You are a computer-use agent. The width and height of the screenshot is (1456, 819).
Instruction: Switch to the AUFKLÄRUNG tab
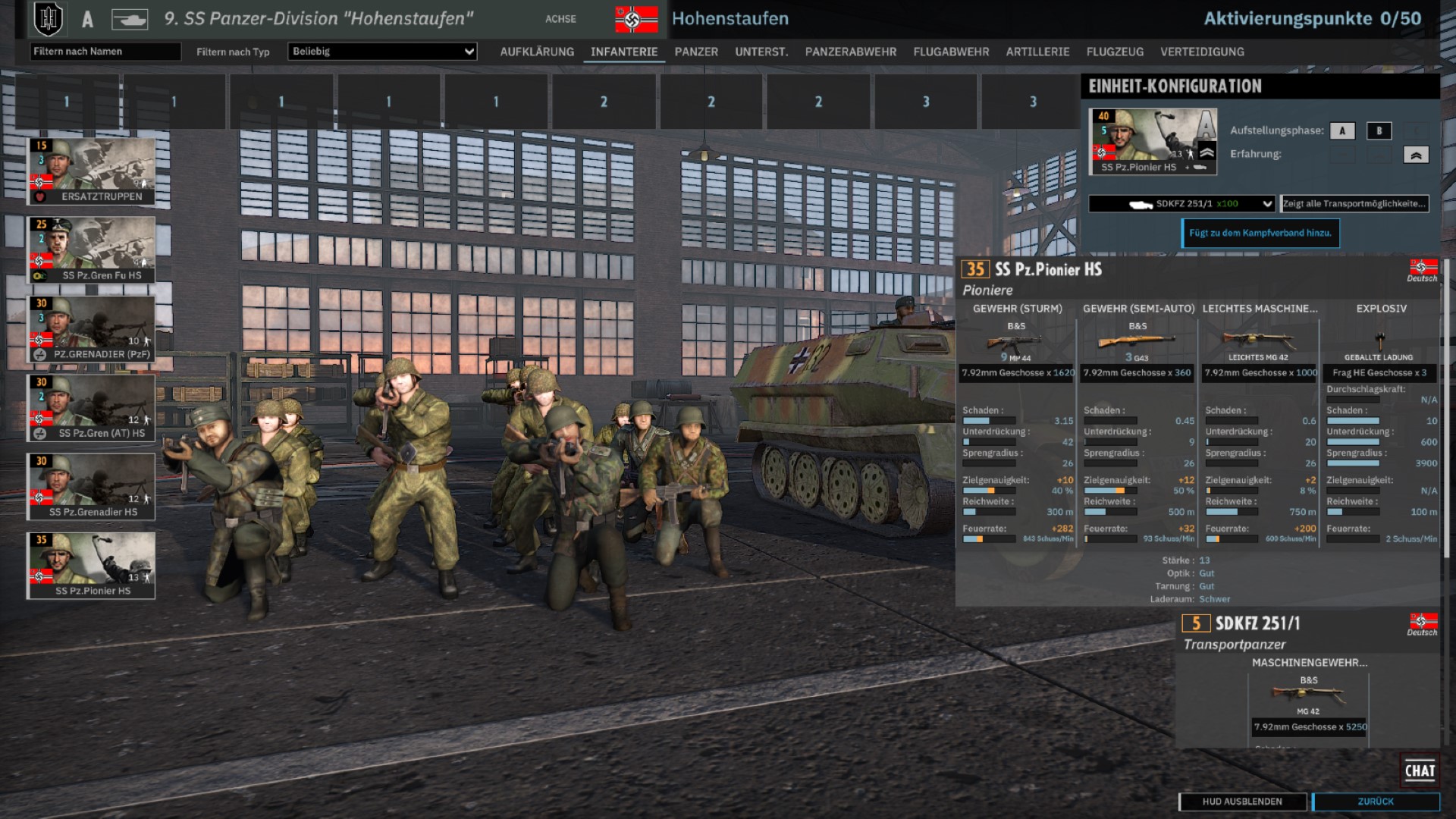click(x=537, y=52)
